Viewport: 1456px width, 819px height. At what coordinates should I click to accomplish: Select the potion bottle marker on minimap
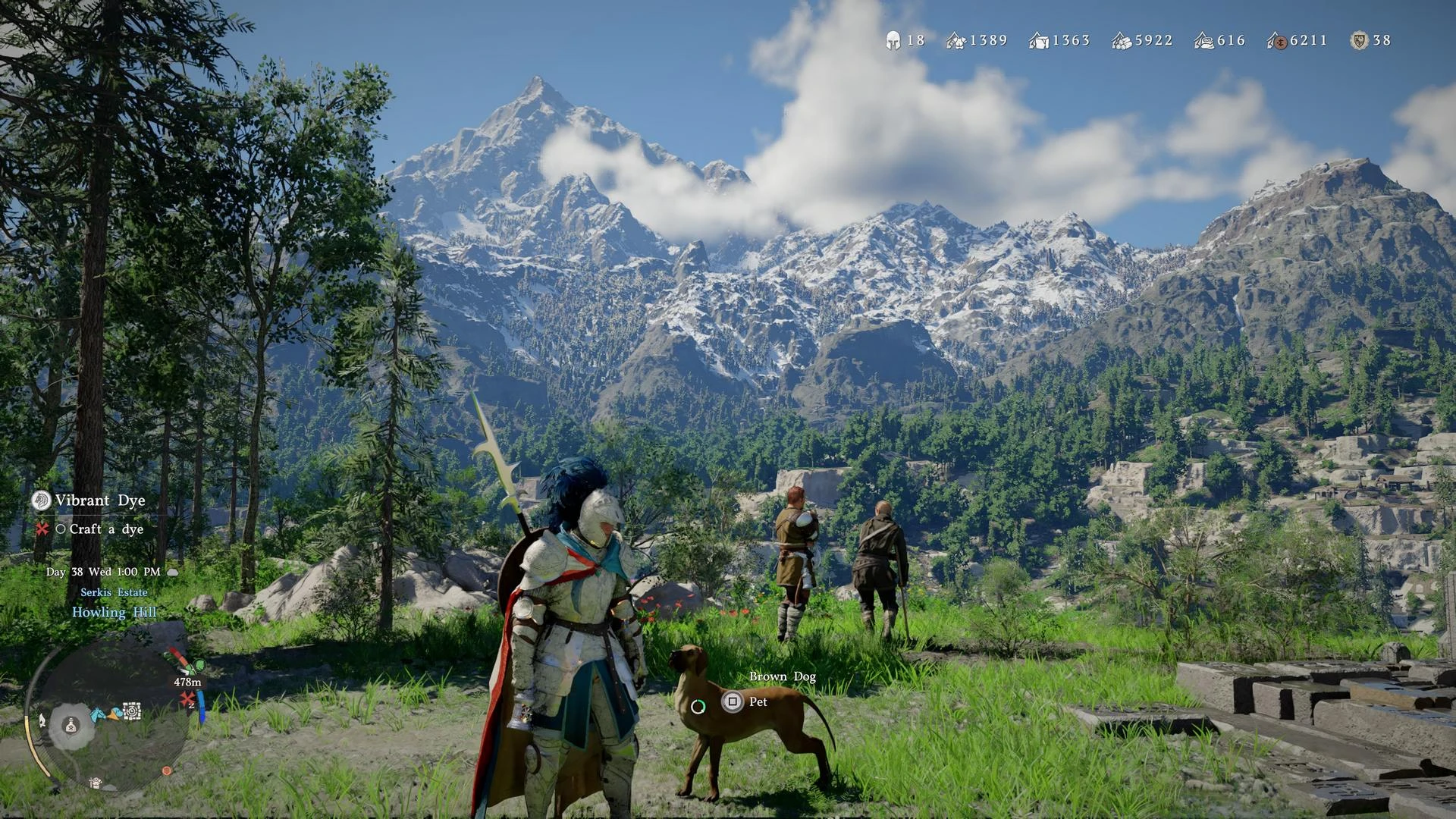click(x=71, y=726)
